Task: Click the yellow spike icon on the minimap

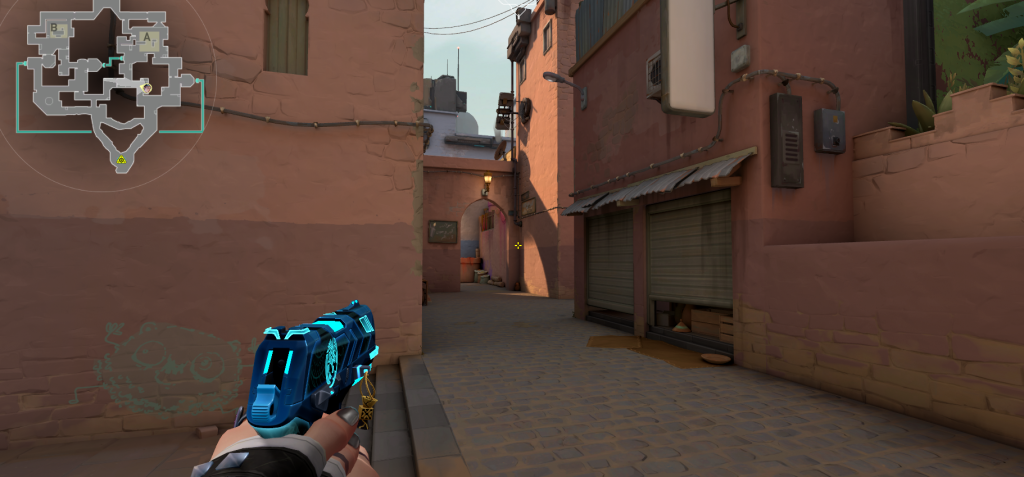Action: pos(121,159)
